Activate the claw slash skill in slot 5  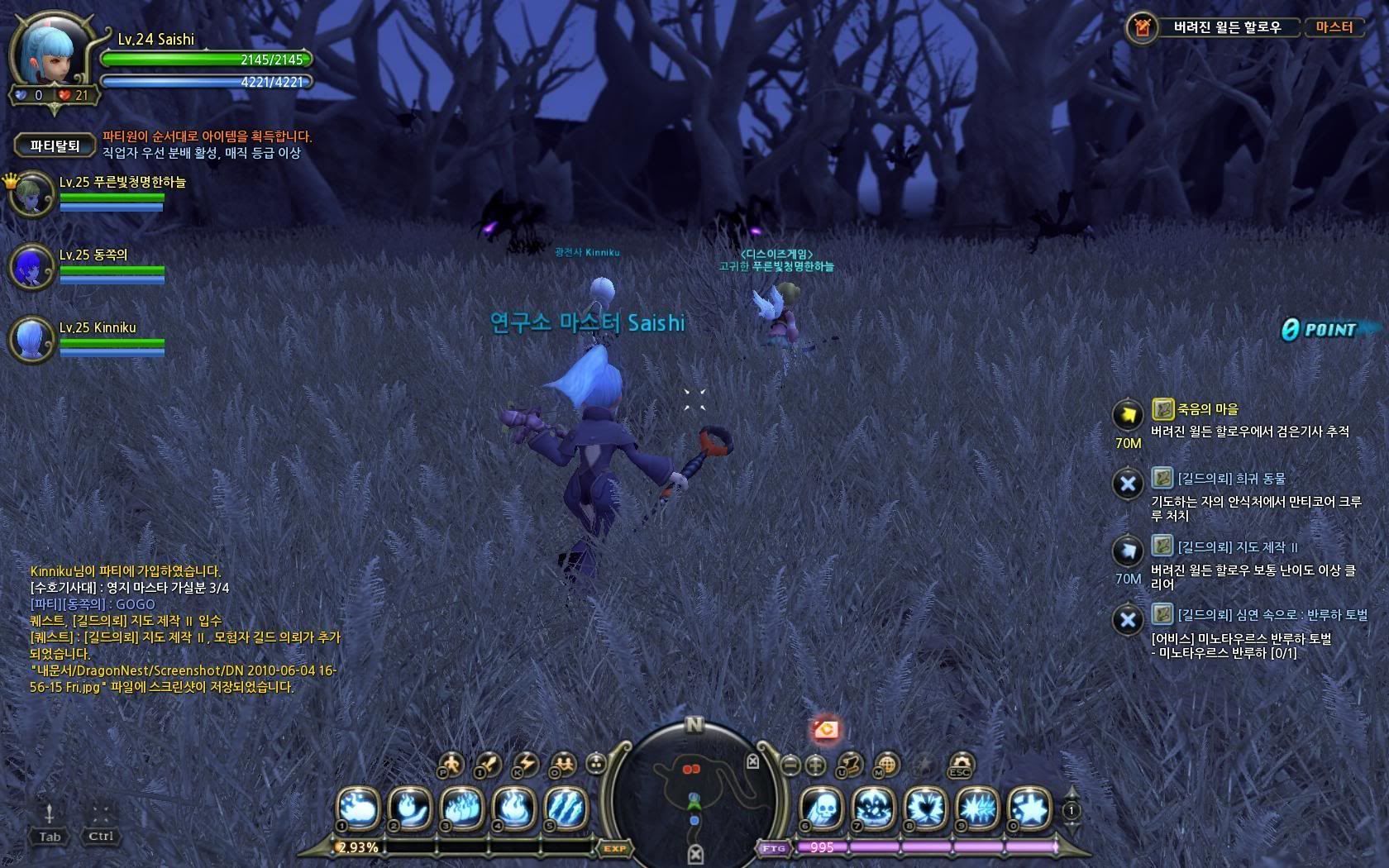point(566,808)
